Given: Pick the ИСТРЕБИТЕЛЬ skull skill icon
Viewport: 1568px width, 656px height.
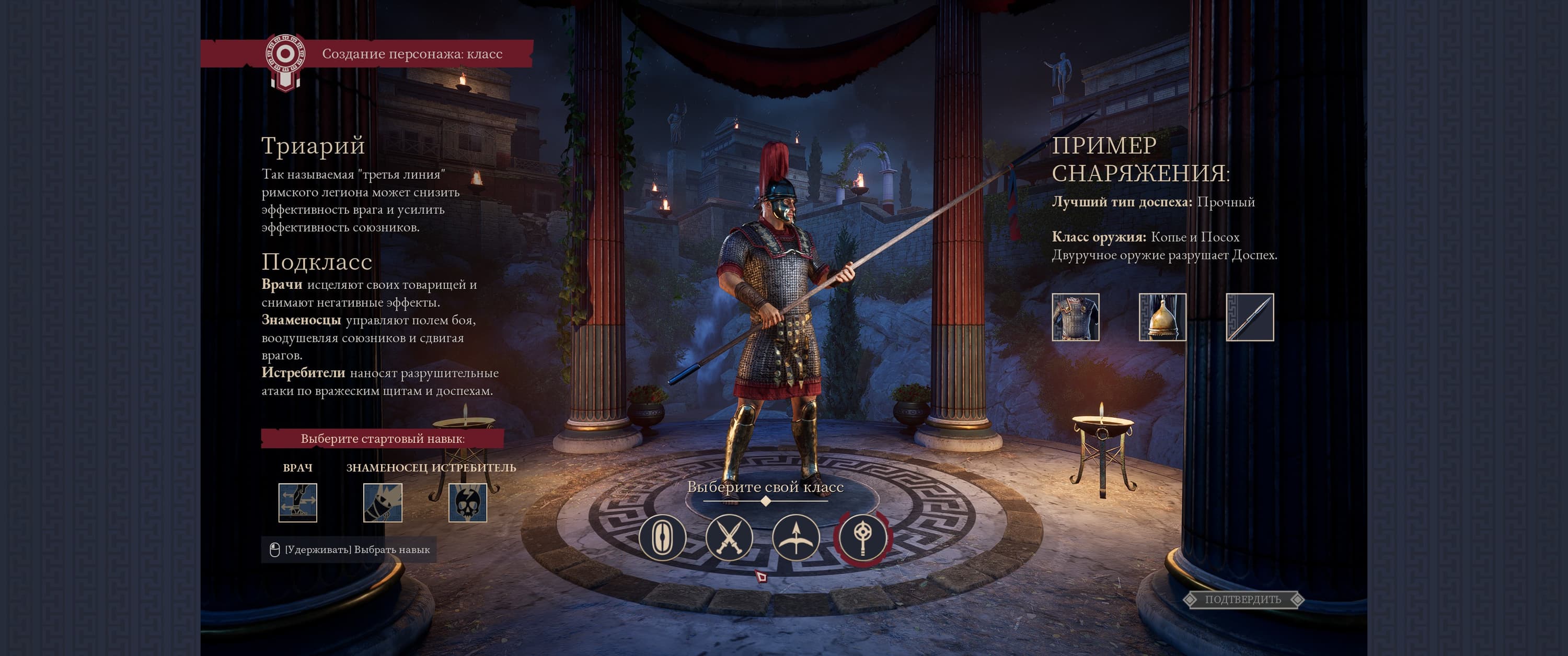Looking at the screenshot, I should [x=467, y=502].
